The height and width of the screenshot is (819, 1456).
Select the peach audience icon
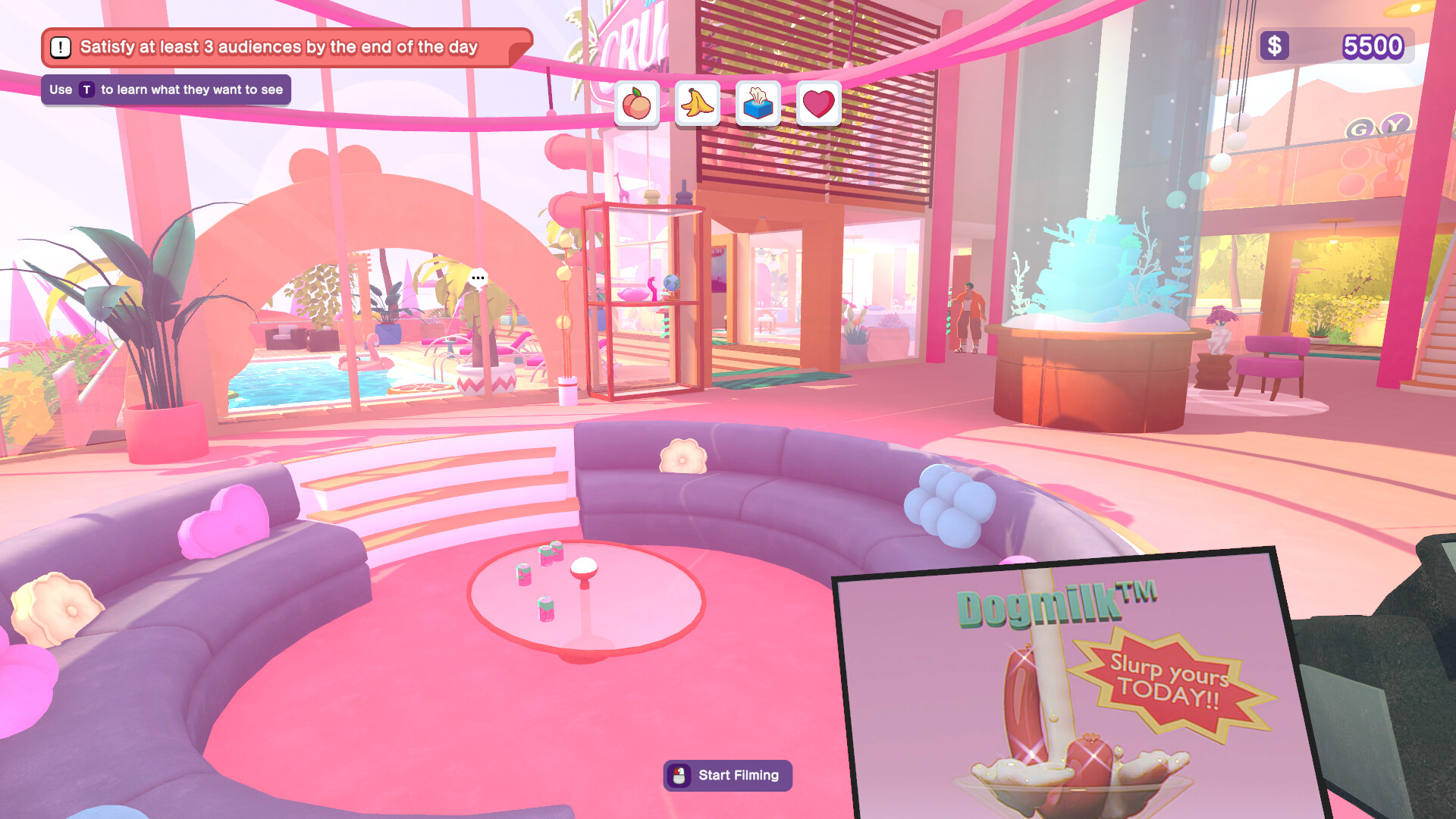[637, 104]
